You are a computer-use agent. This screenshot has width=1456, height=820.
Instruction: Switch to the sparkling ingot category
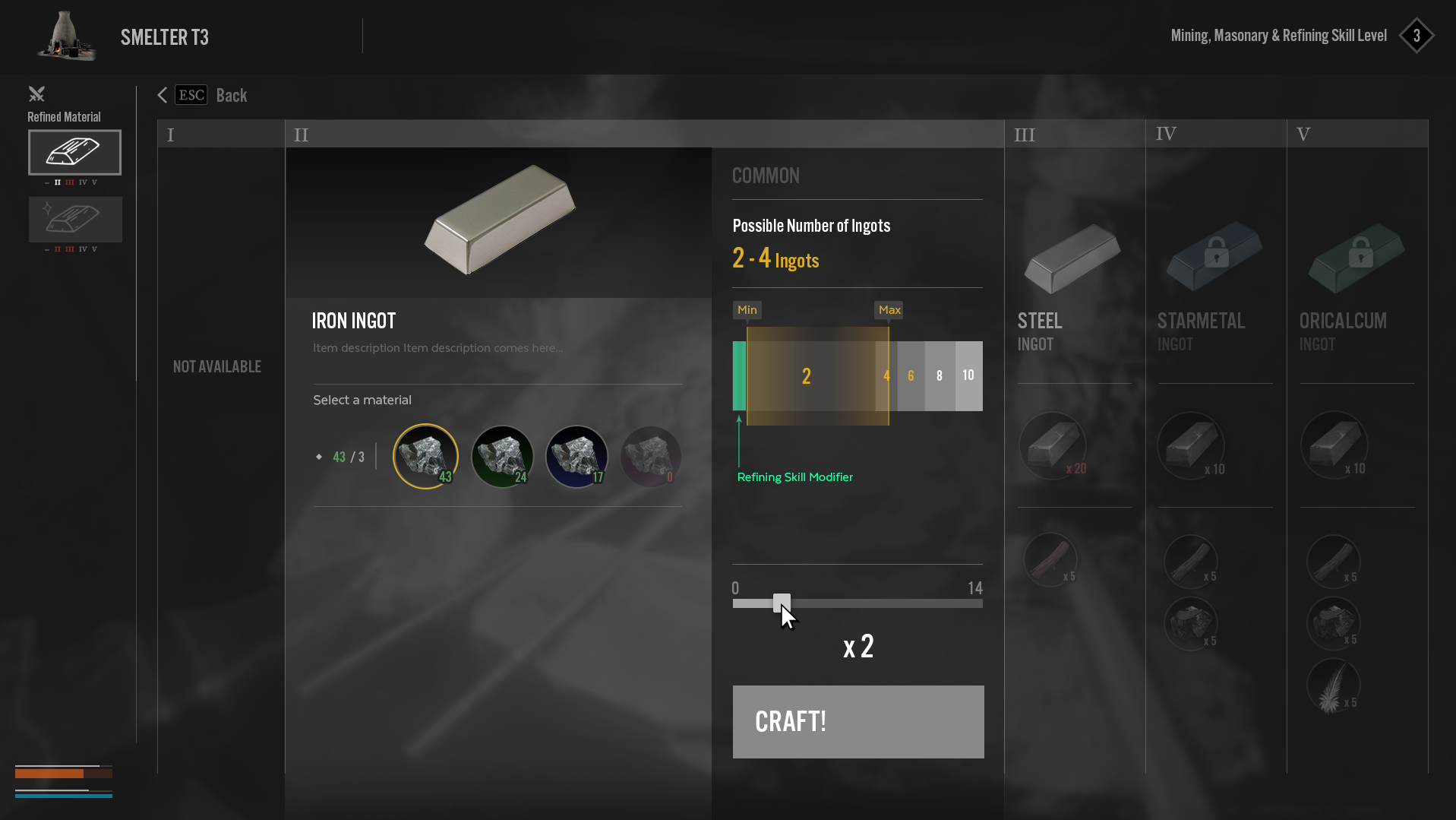[x=74, y=220]
